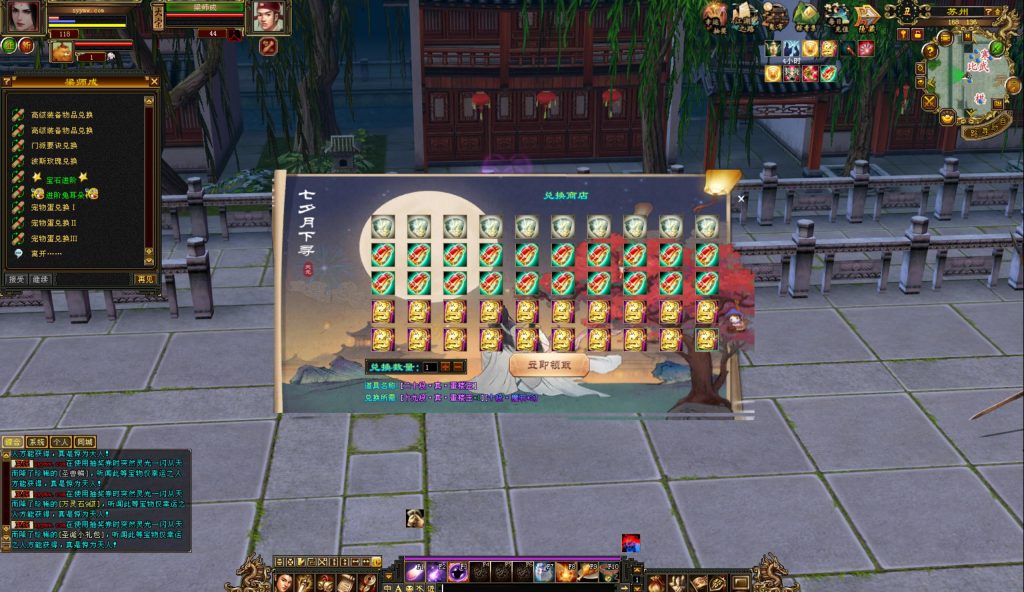1024x592 pixels.
Task: Close the NPC dialogue window
Action: click(153, 82)
